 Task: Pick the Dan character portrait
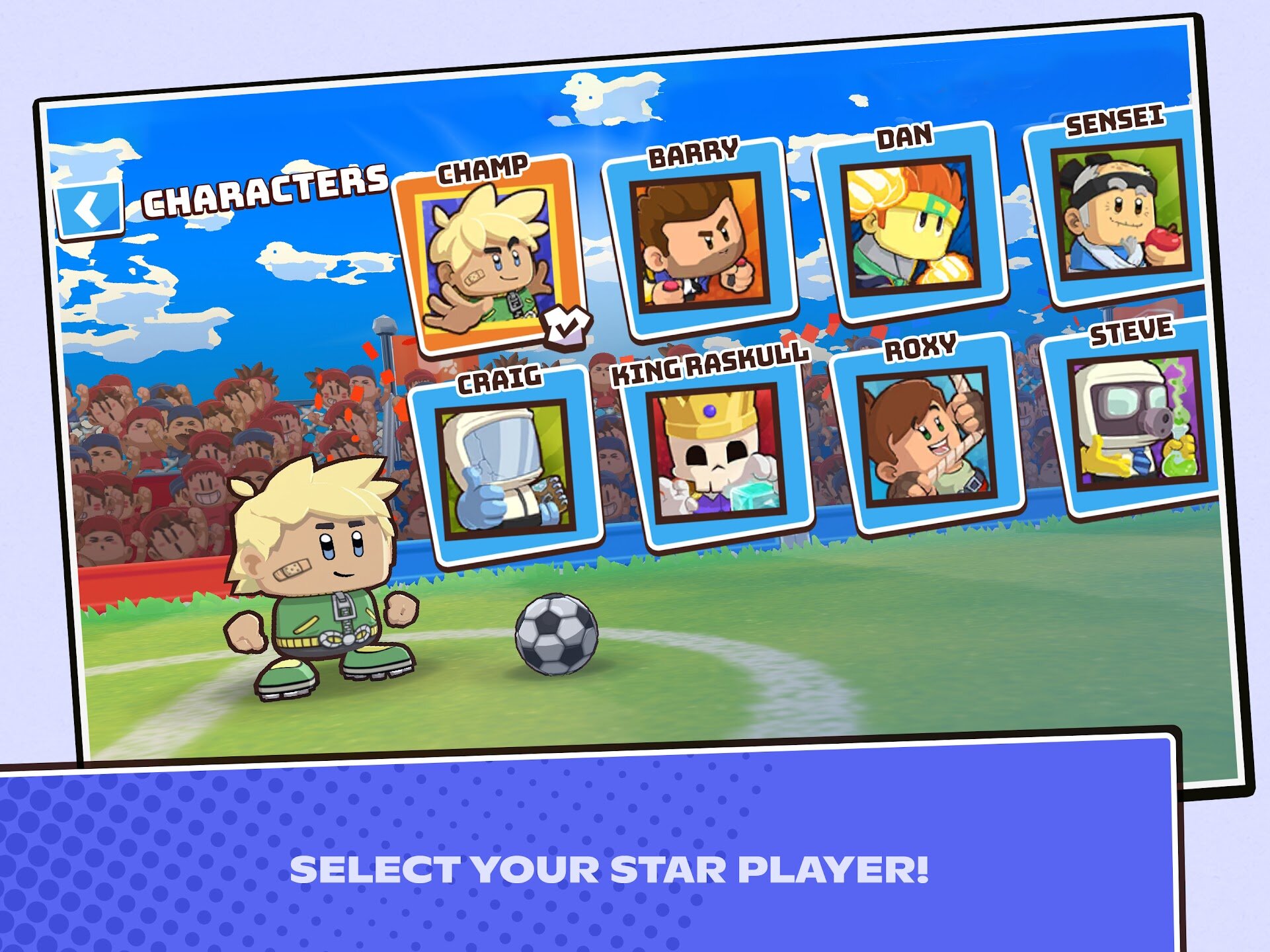(x=910, y=226)
